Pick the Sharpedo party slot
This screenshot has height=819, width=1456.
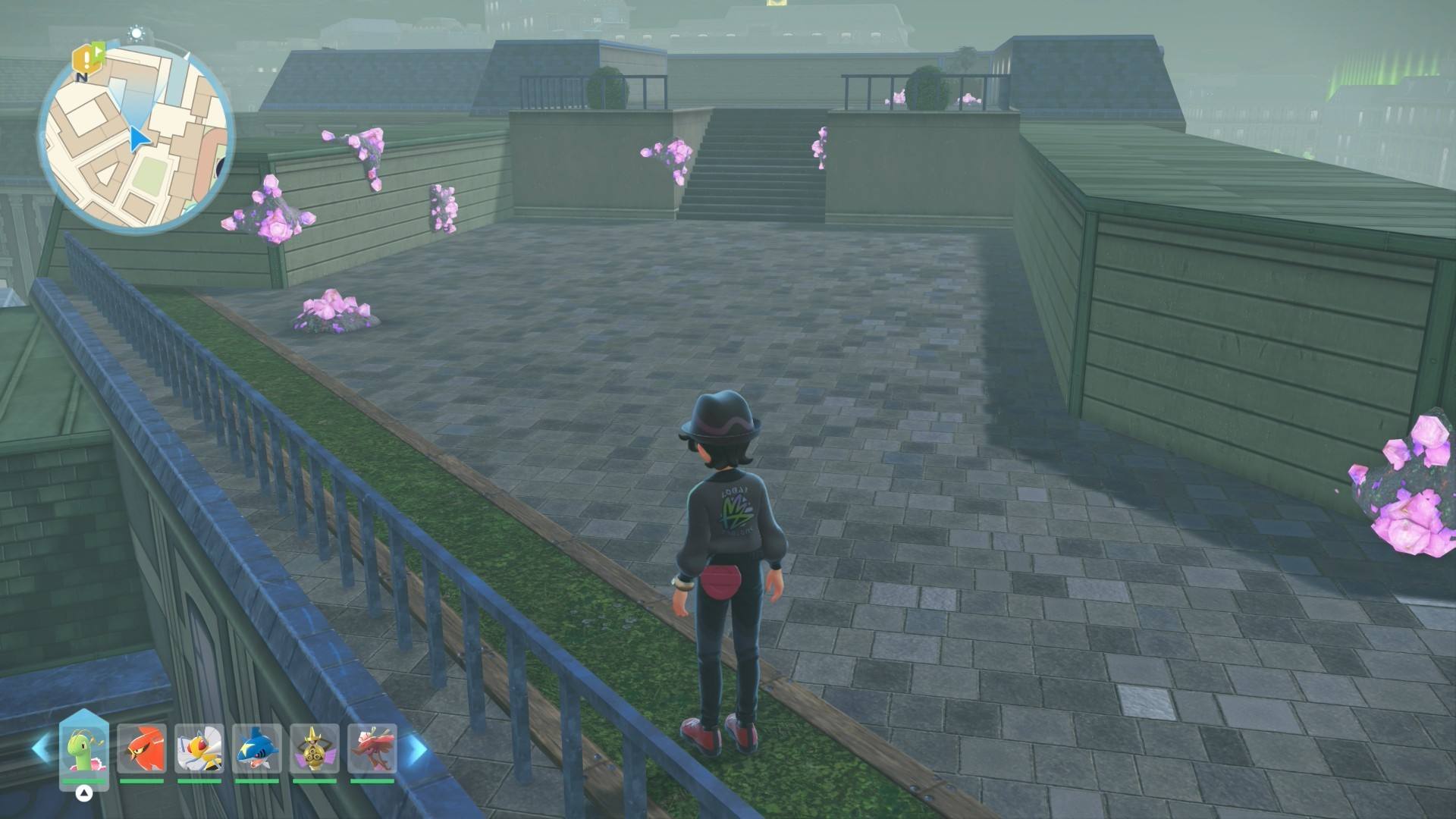(x=256, y=748)
